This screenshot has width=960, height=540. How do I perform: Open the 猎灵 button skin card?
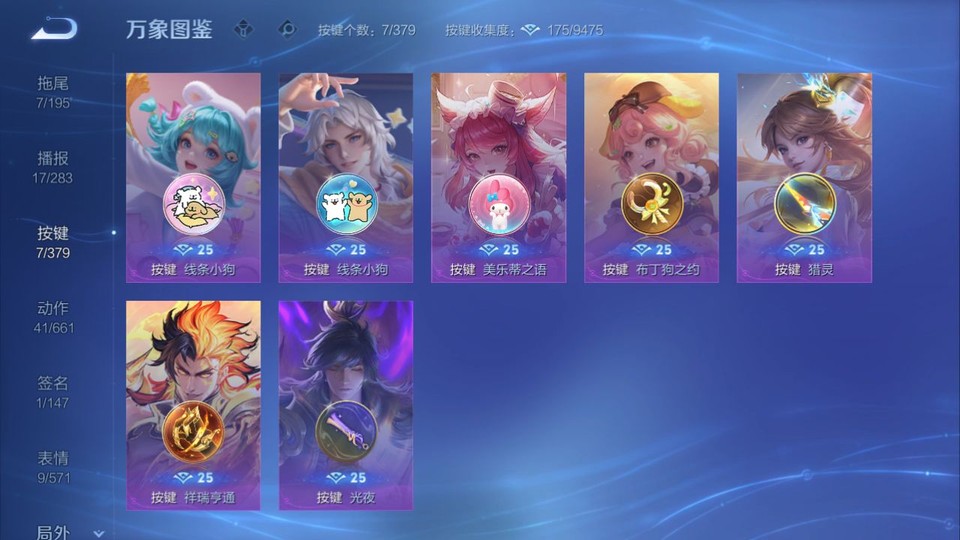click(804, 177)
